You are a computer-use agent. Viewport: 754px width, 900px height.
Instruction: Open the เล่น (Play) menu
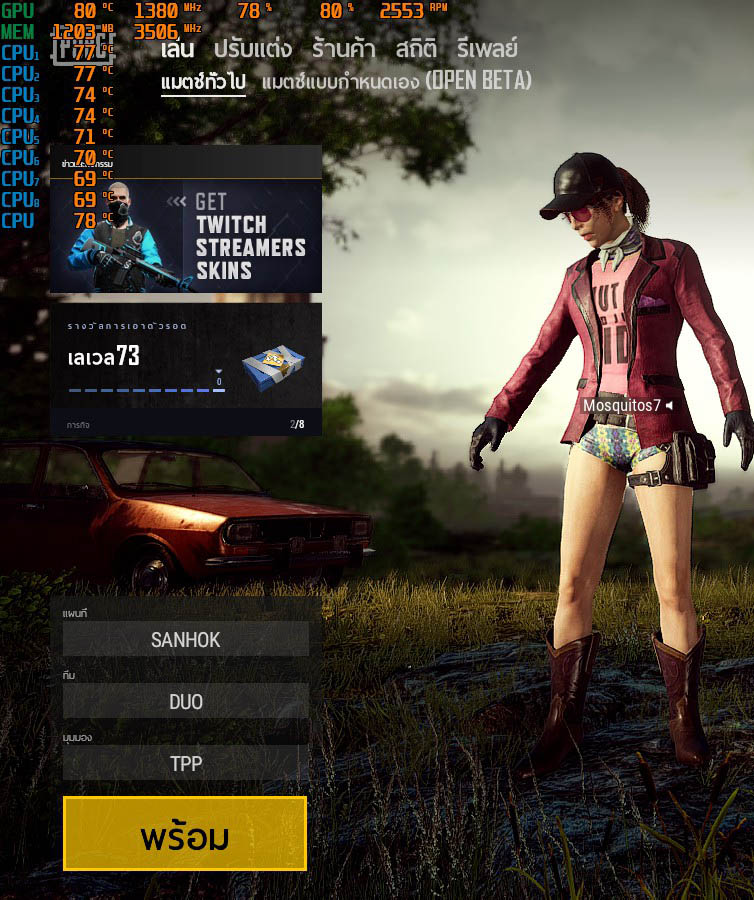(177, 49)
